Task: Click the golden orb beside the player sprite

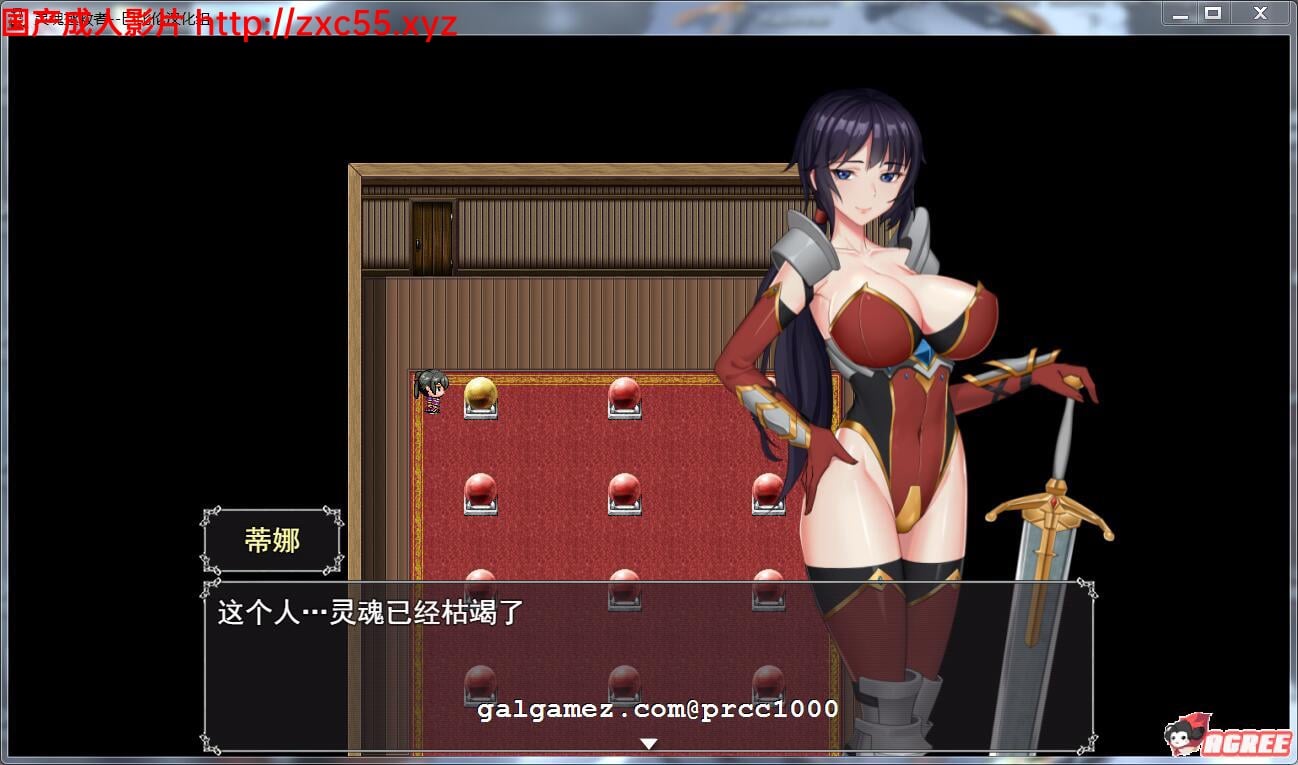Action: [x=480, y=395]
